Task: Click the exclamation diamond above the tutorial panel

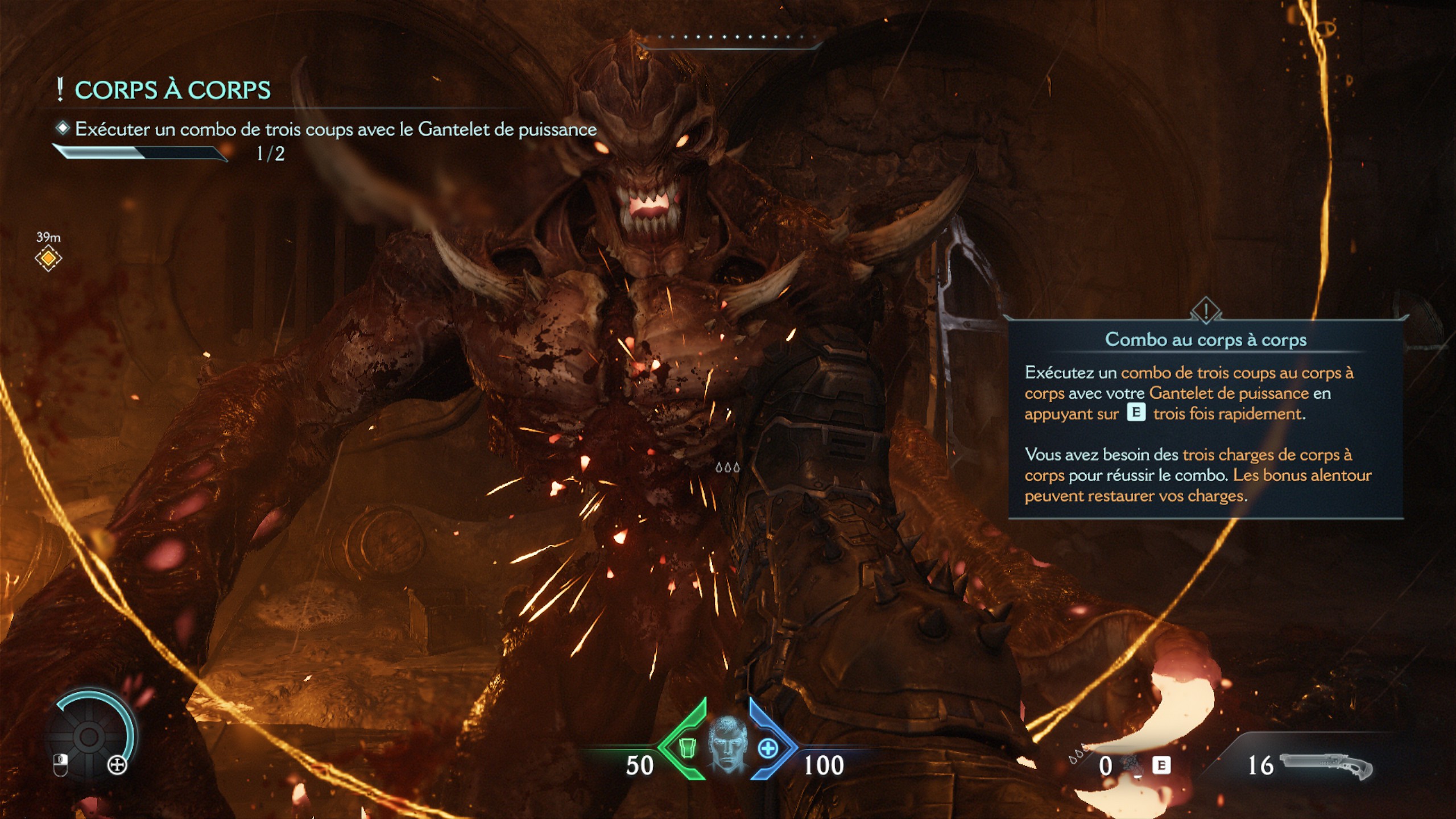Action: [1205, 311]
